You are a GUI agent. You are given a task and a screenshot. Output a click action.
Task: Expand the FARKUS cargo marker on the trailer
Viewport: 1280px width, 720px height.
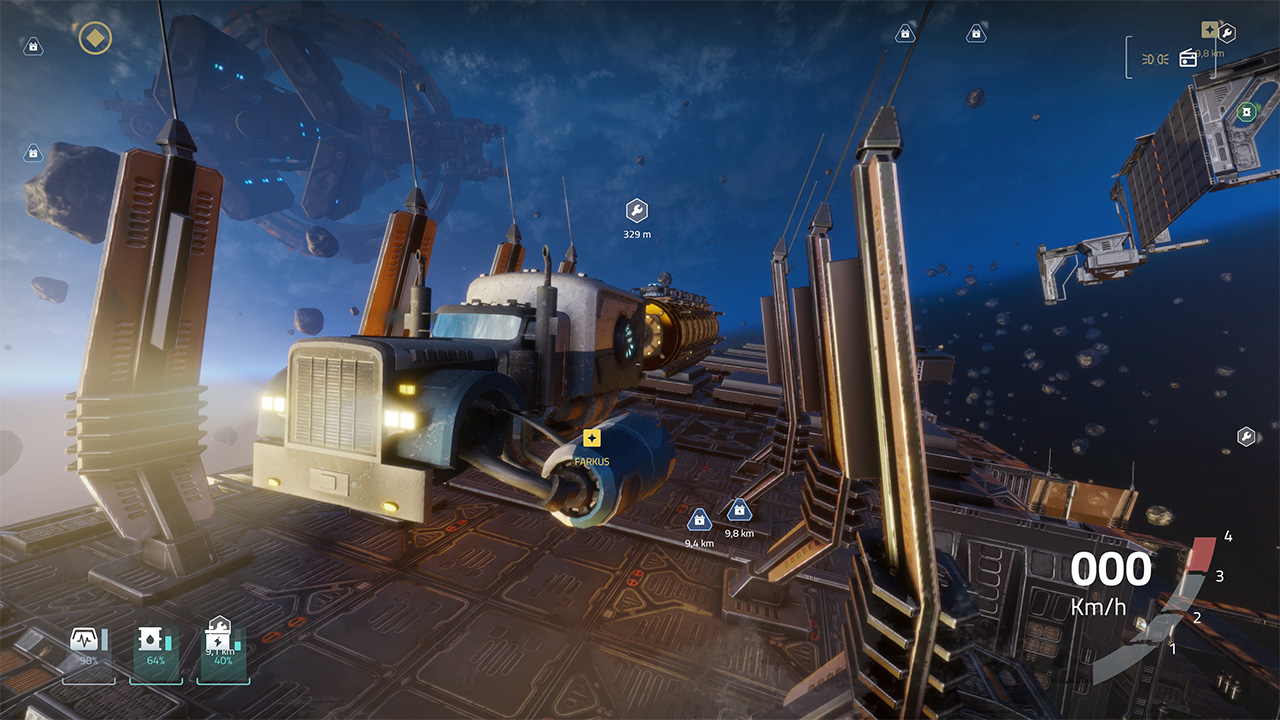[590, 438]
